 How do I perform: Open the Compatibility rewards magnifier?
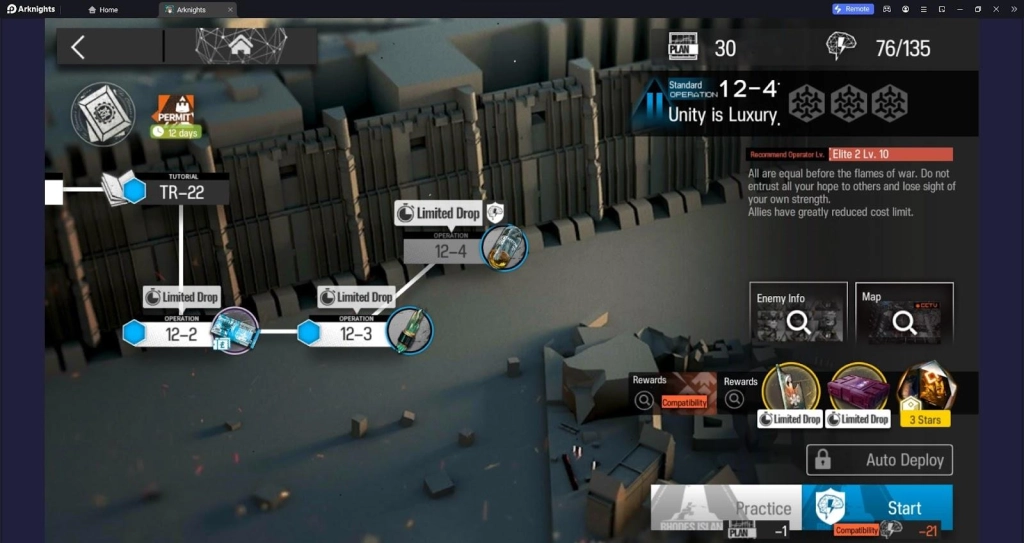[646, 400]
